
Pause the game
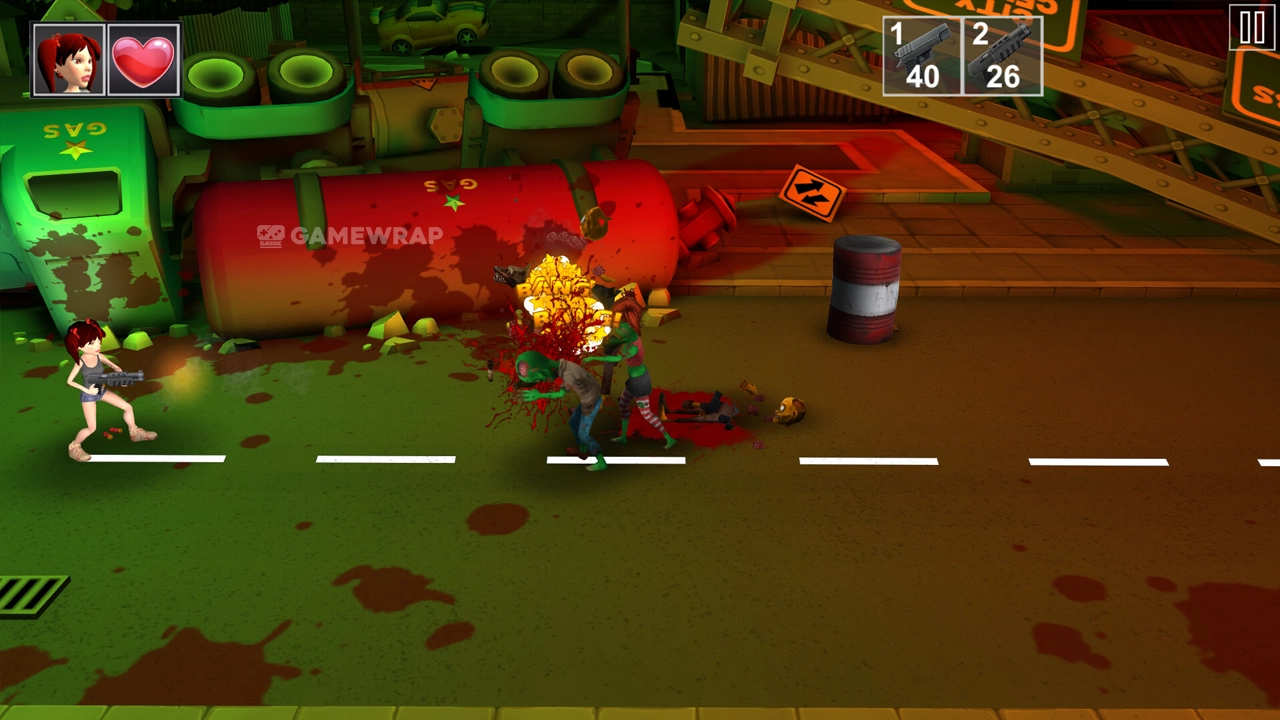pyautogui.click(x=1252, y=28)
